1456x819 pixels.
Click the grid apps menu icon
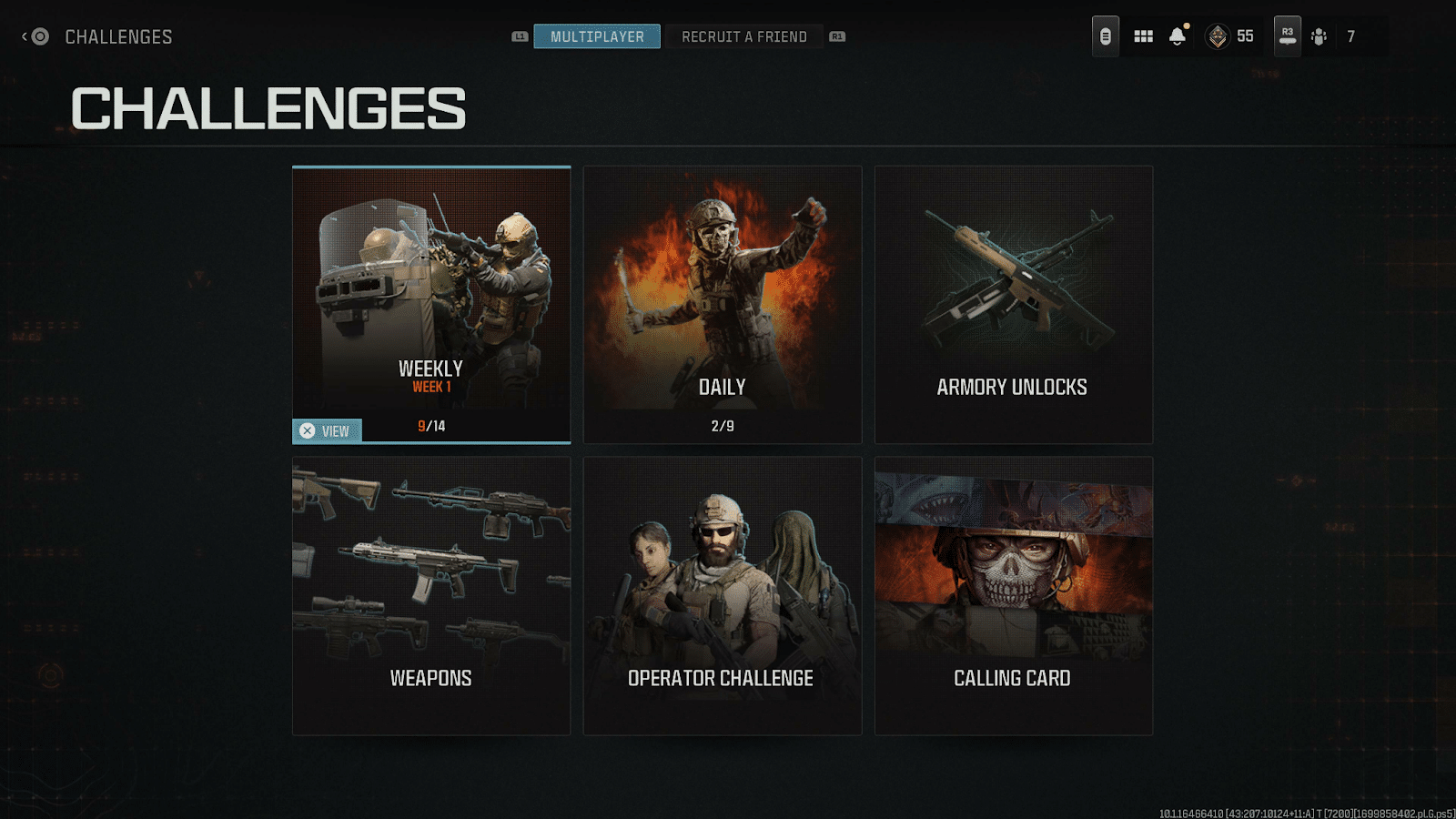point(1143,36)
